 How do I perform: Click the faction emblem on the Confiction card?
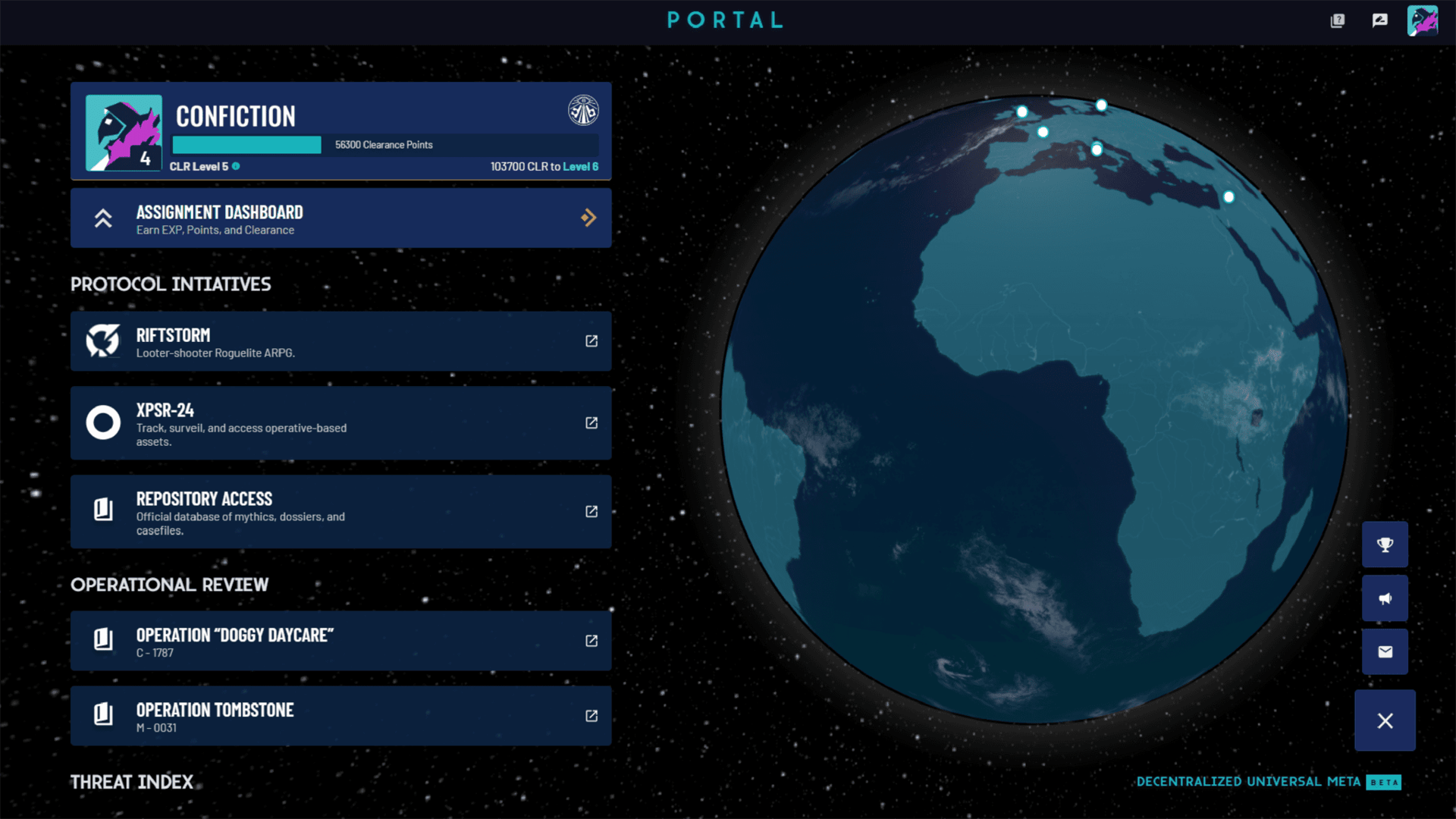click(x=584, y=110)
